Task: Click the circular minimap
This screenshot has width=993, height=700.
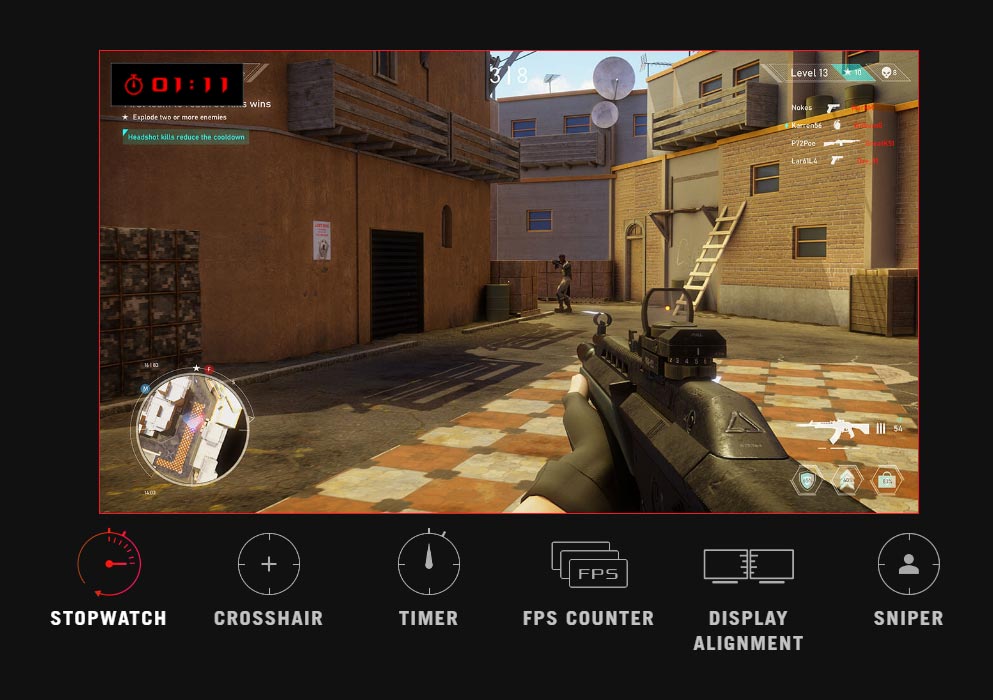Action: 191,427
